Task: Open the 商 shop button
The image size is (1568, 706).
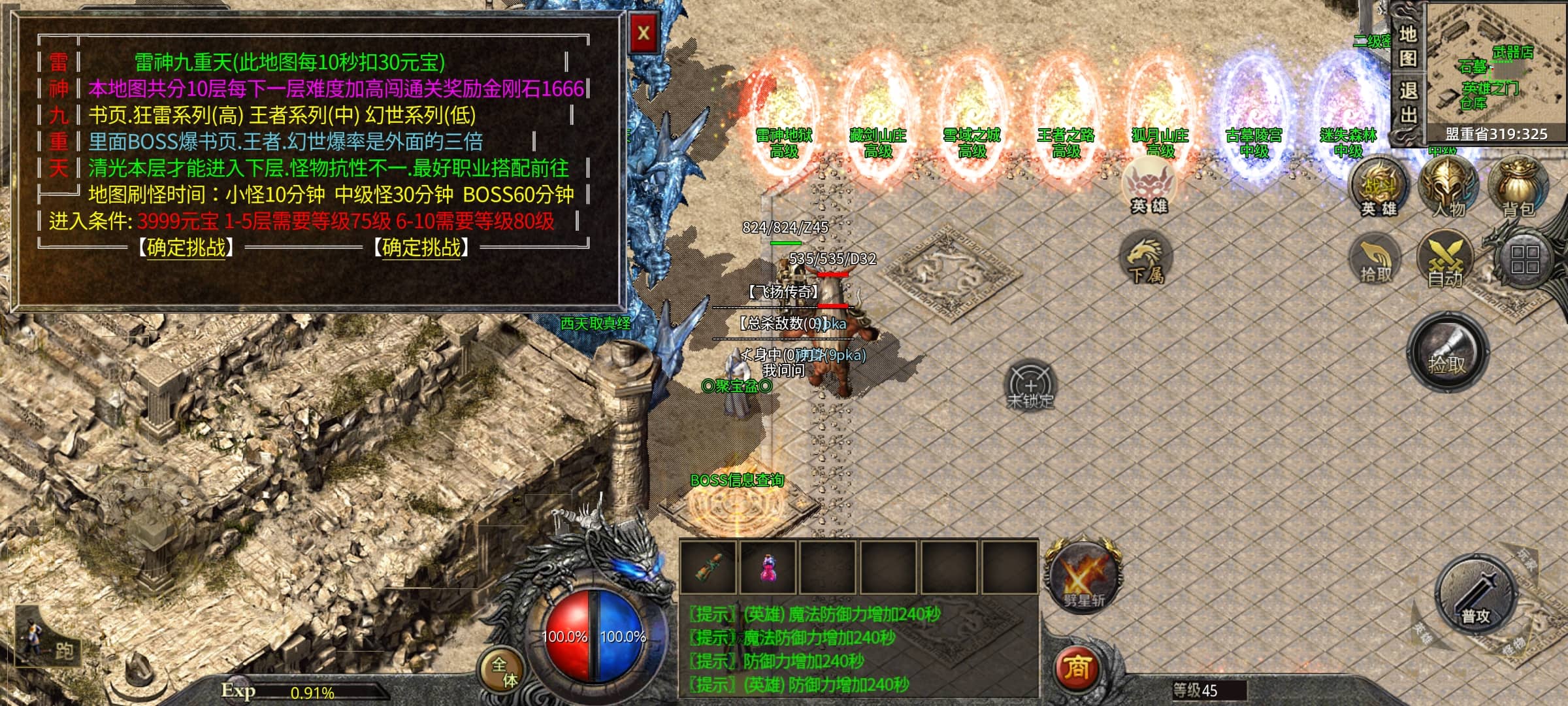Action: (x=1077, y=667)
